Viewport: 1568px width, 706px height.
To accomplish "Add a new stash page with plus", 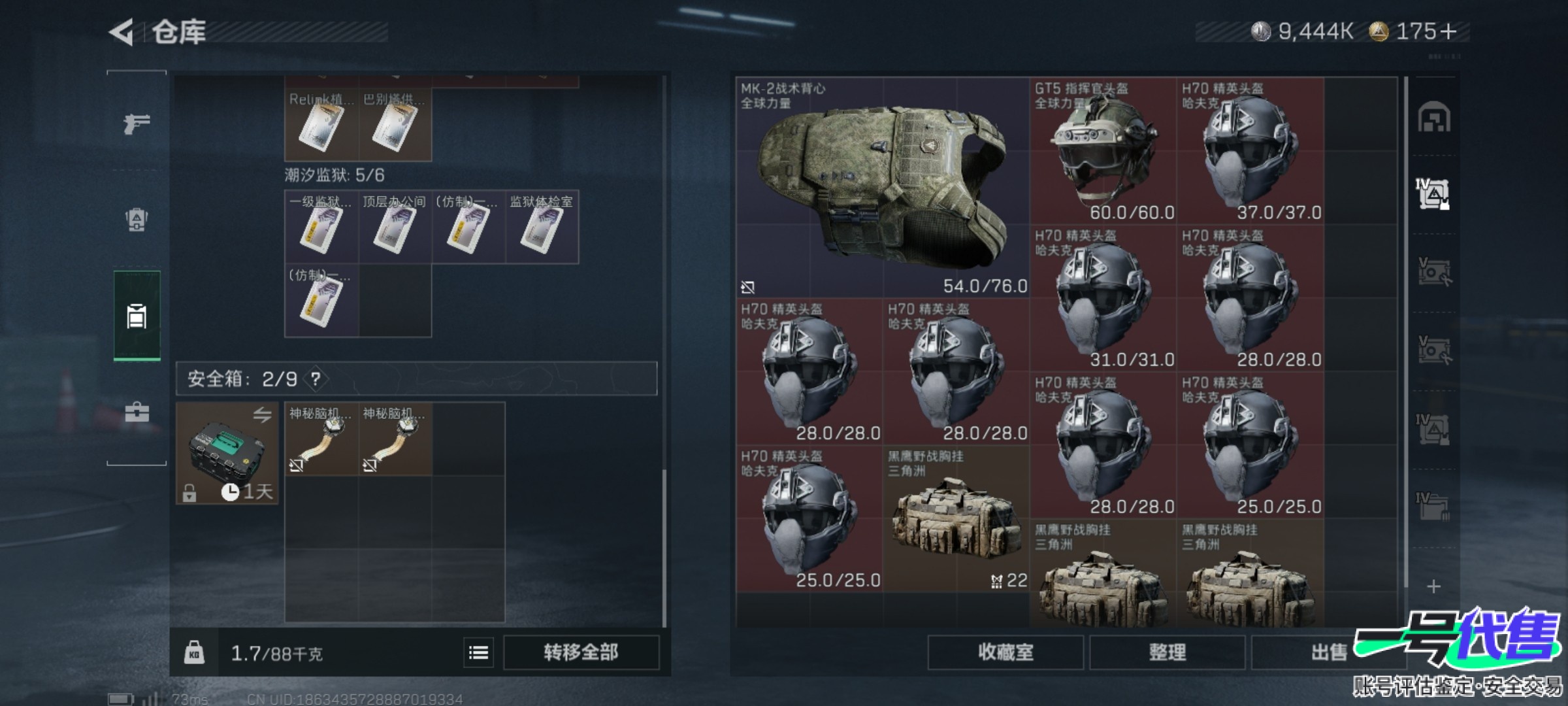I will [x=1433, y=586].
